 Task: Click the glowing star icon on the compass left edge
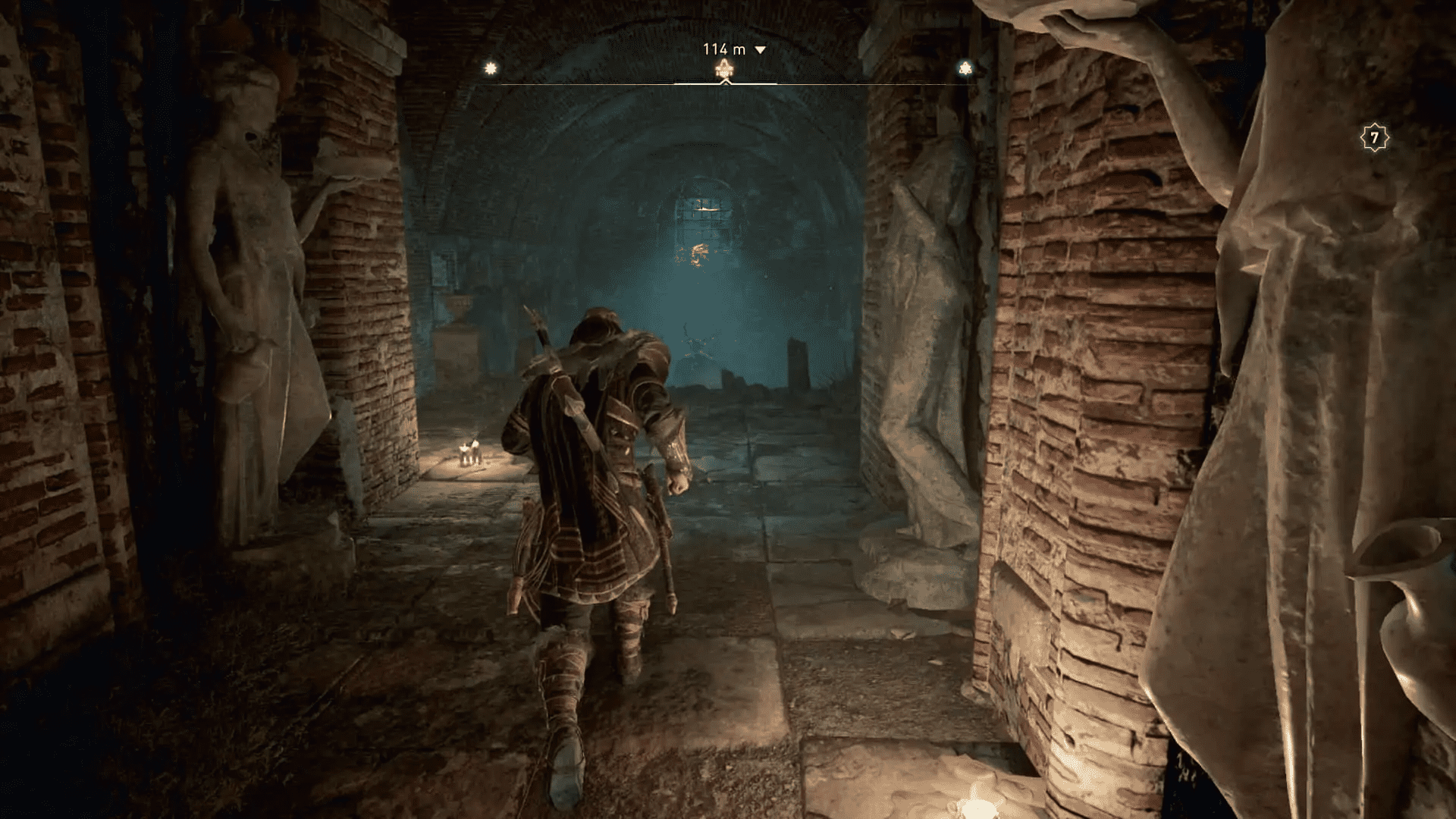click(x=491, y=67)
